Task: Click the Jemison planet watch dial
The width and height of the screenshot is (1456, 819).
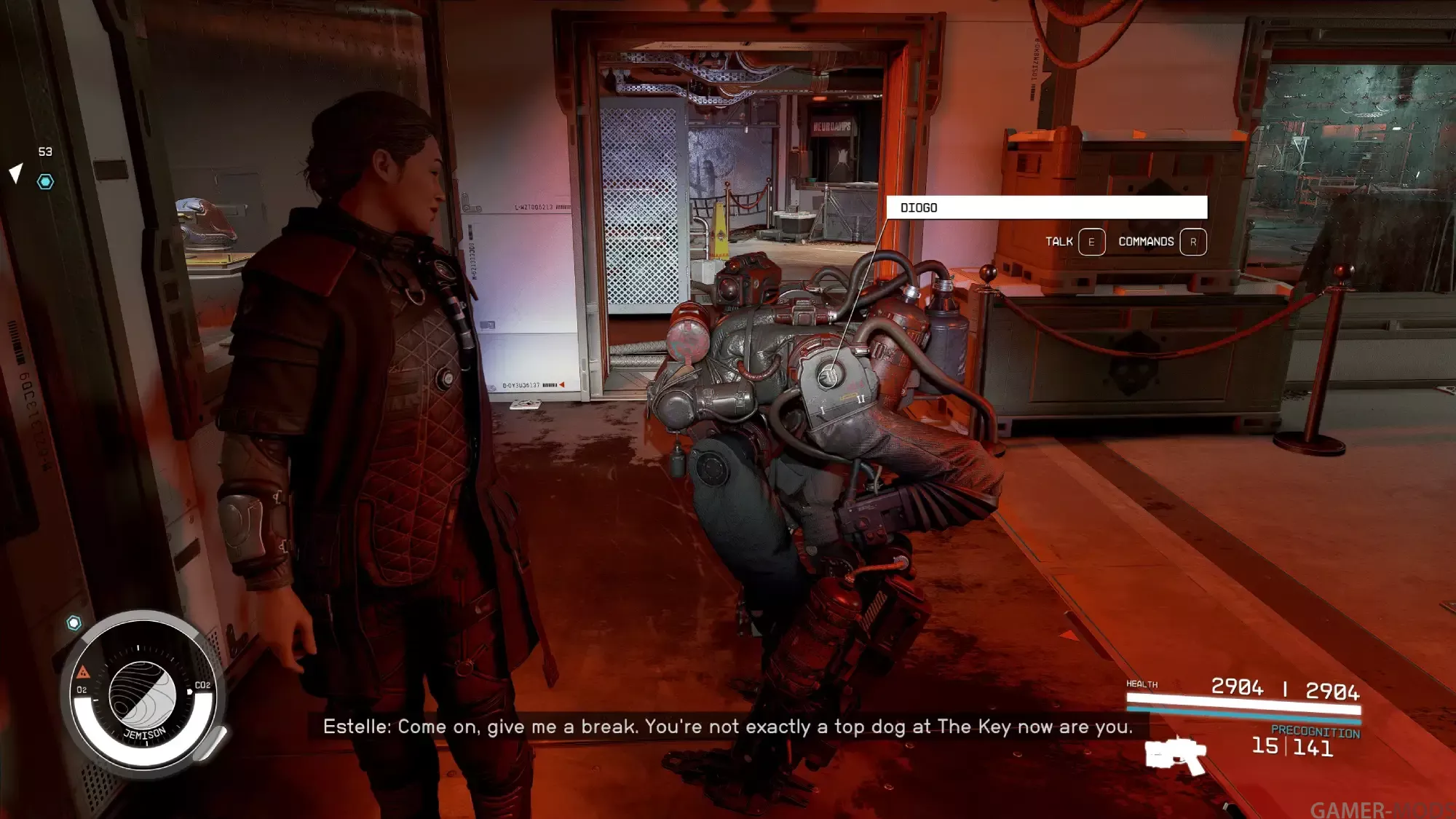Action: coord(143,695)
